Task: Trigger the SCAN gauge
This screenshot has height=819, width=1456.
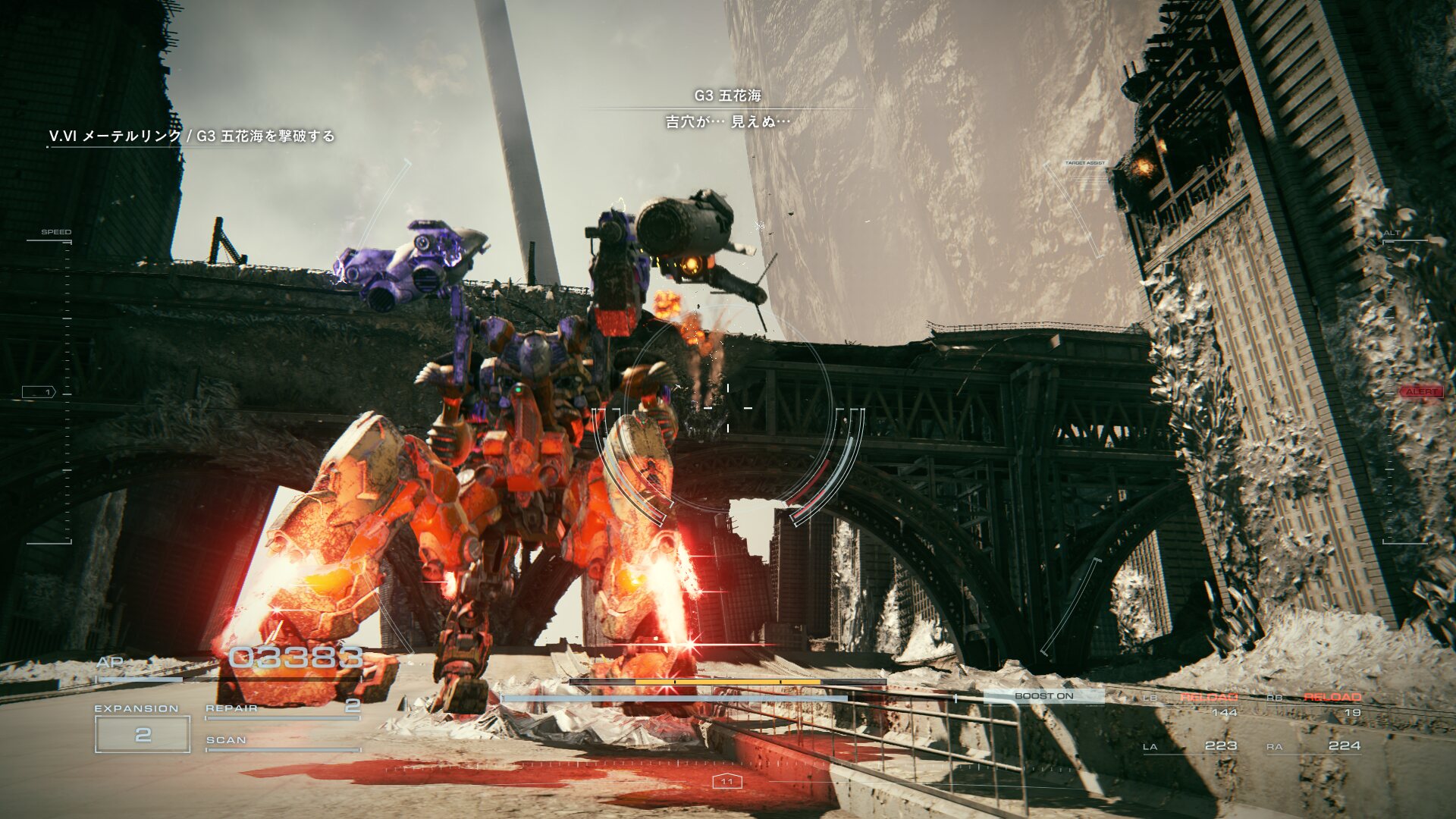Action: (282, 742)
